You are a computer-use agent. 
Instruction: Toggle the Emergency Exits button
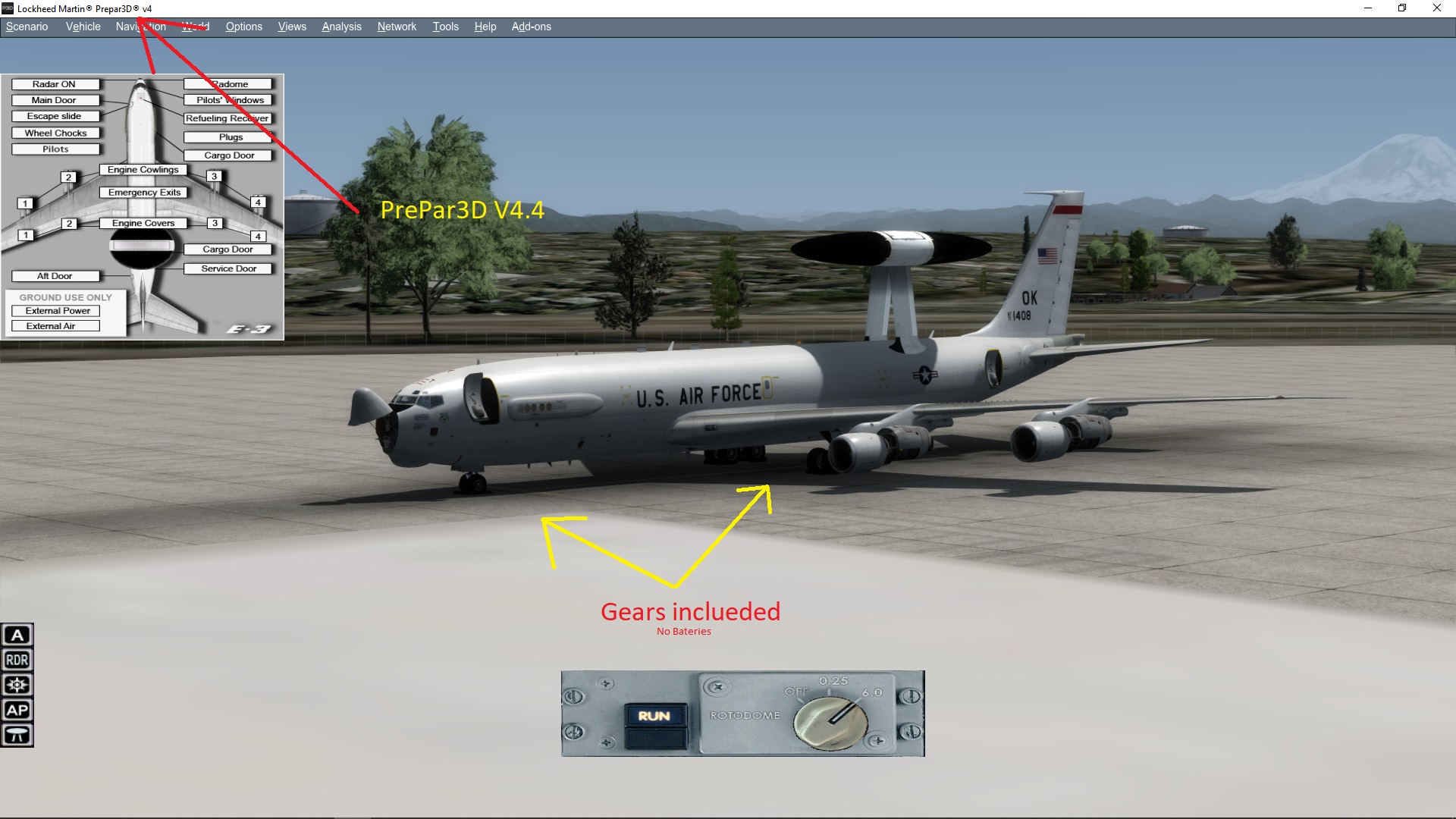pyautogui.click(x=144, y=193)
